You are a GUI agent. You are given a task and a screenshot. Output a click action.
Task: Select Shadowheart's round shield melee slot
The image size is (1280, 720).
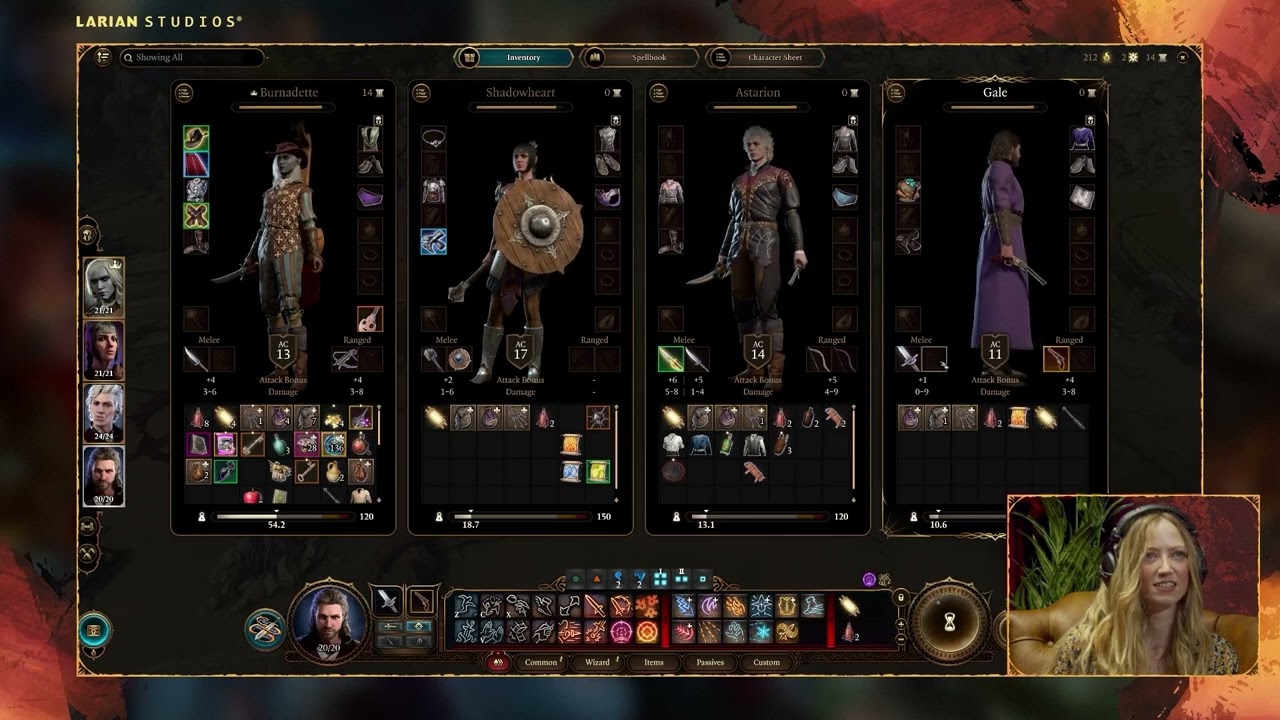point(459,359)
